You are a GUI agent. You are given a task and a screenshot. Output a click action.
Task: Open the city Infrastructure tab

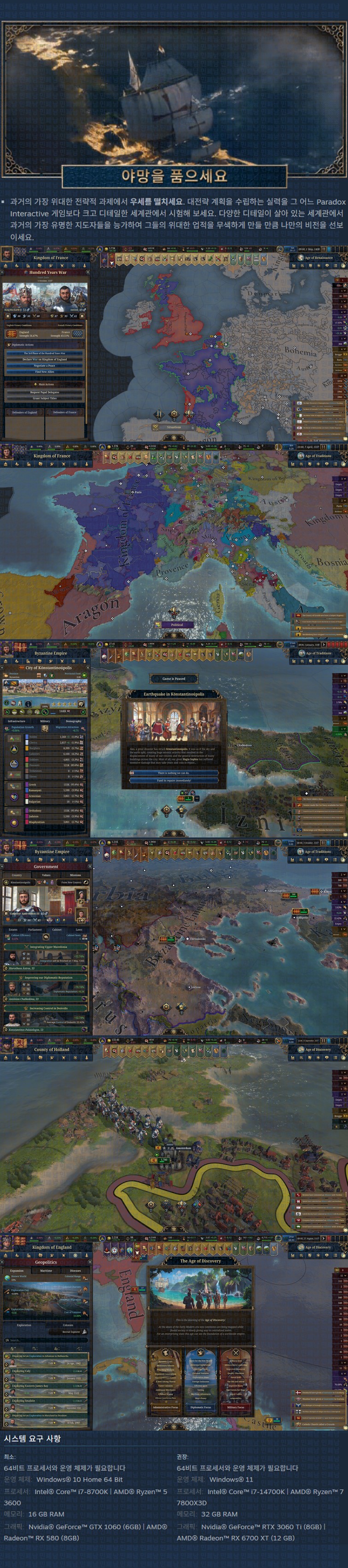click(17, 721)
